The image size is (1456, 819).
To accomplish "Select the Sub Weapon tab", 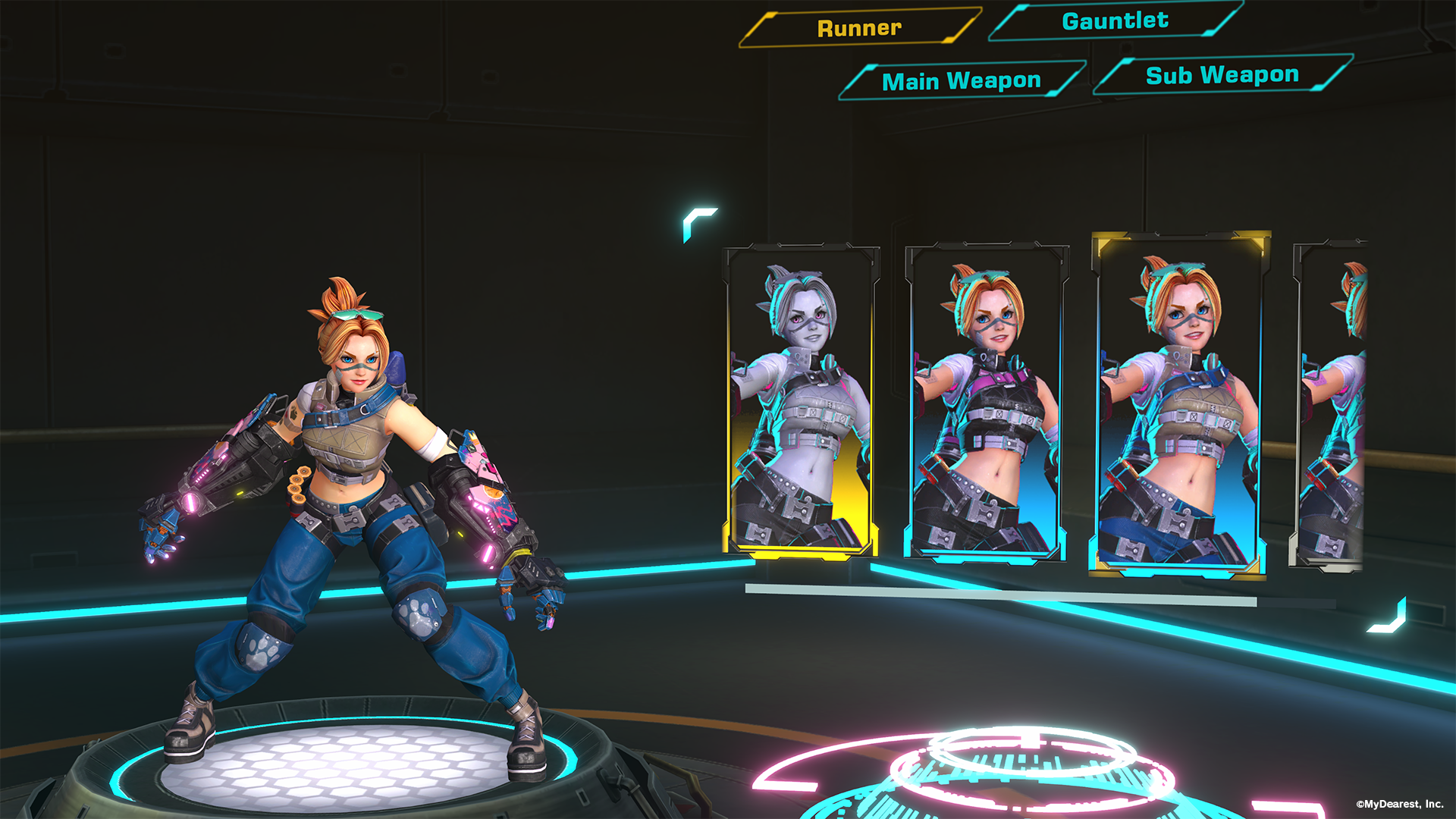I will coord(1221,74).
